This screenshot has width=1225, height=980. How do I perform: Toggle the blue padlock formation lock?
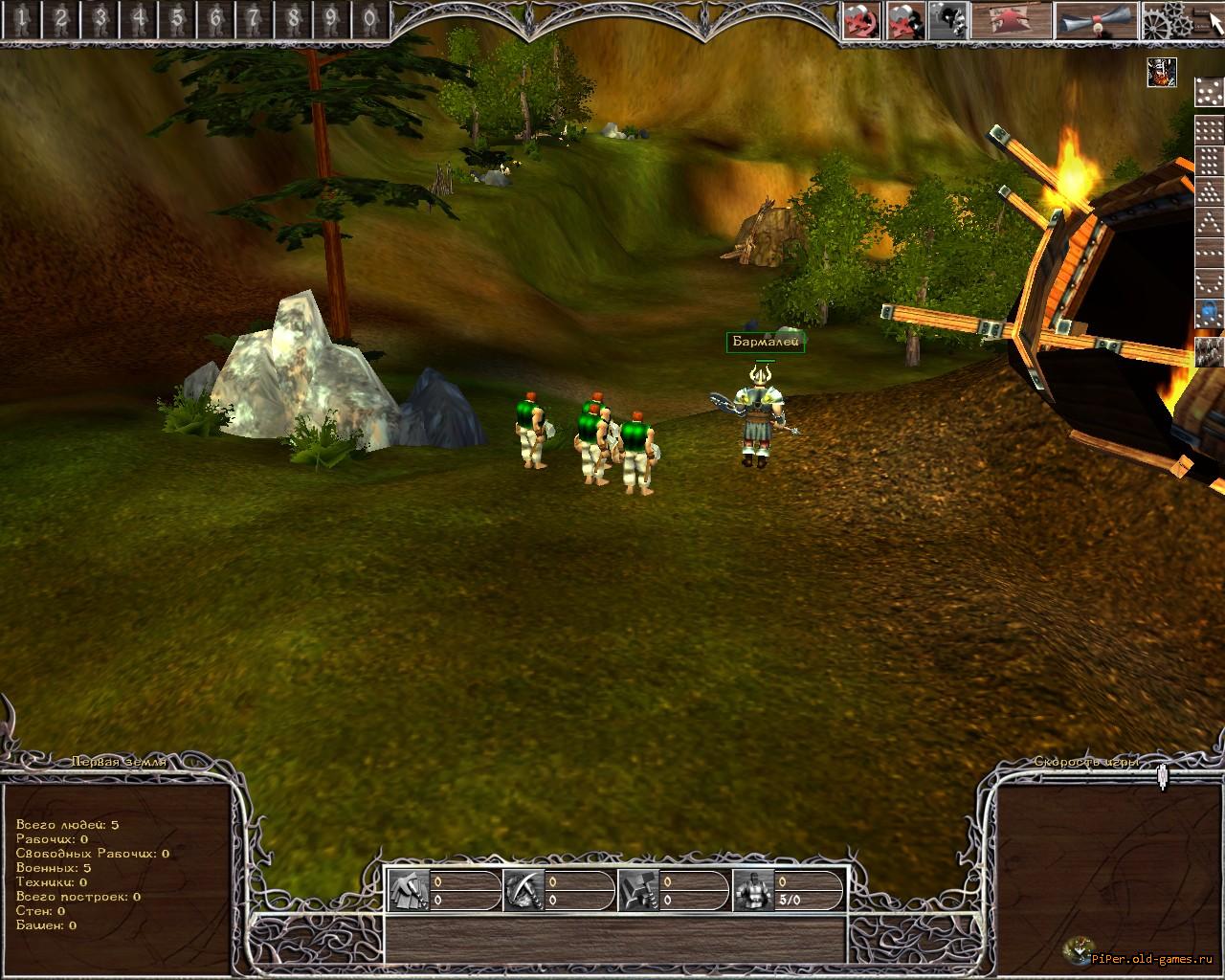[x=1210, y=312]
